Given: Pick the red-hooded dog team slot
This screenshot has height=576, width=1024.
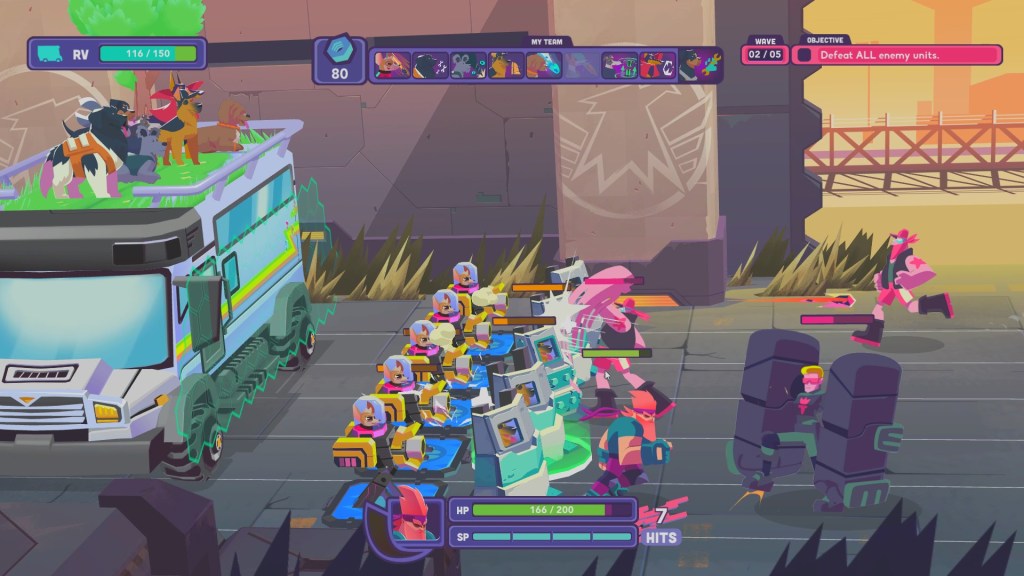Looking at the screenshot, I should pyautogui.click(x=656, y=65).
